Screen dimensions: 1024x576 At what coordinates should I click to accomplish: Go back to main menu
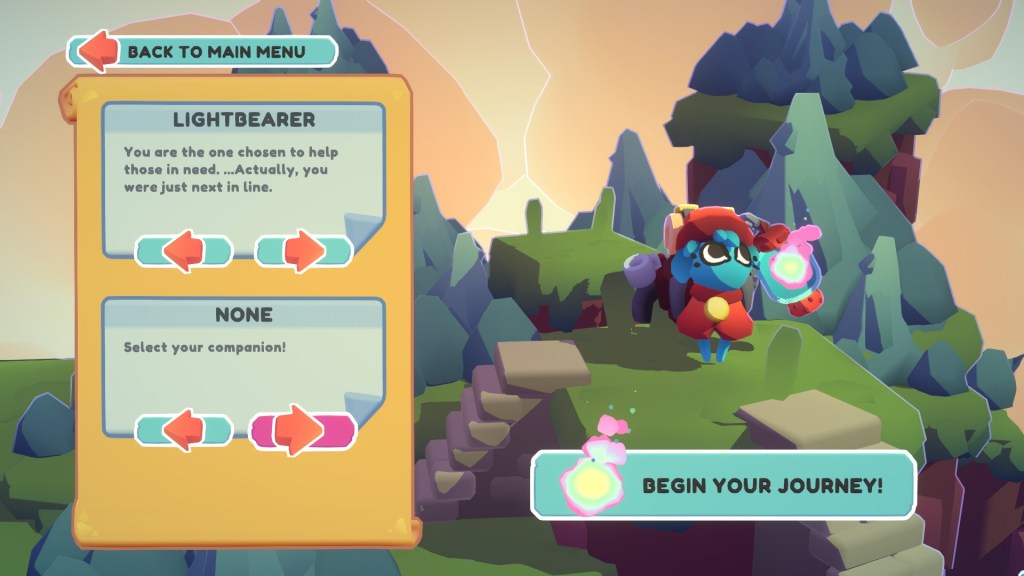coord(203,51)
